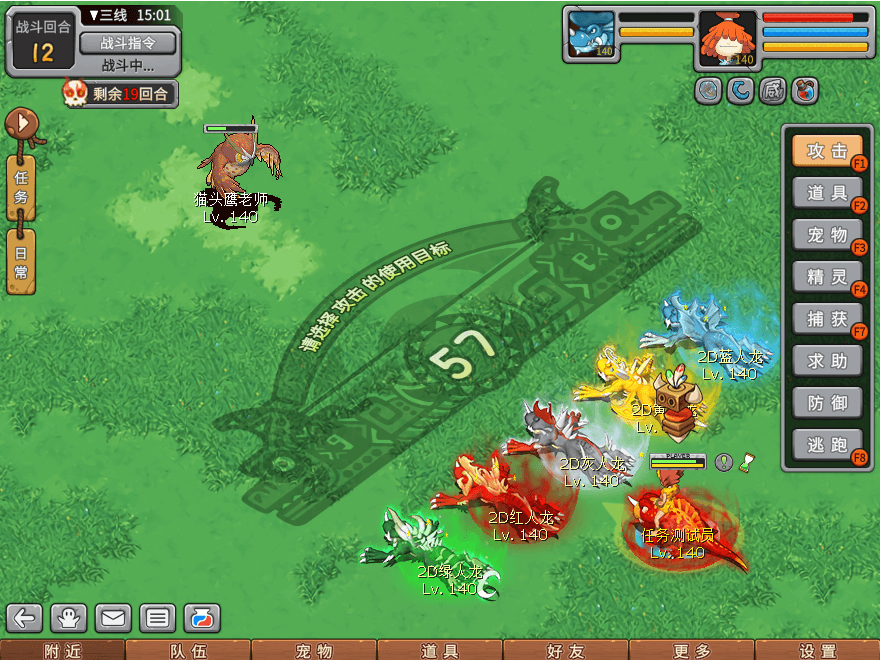Choose the 防御 (Defend) command
This screenshot has width=880, height=660.
point(827,403)
